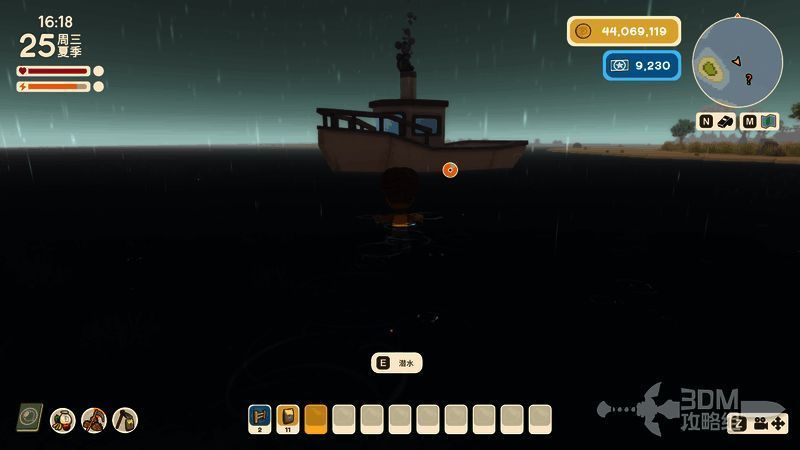Click the highlighted orange hotbar slot
This screenshot has height=450, width=800.
click(316, 416)
